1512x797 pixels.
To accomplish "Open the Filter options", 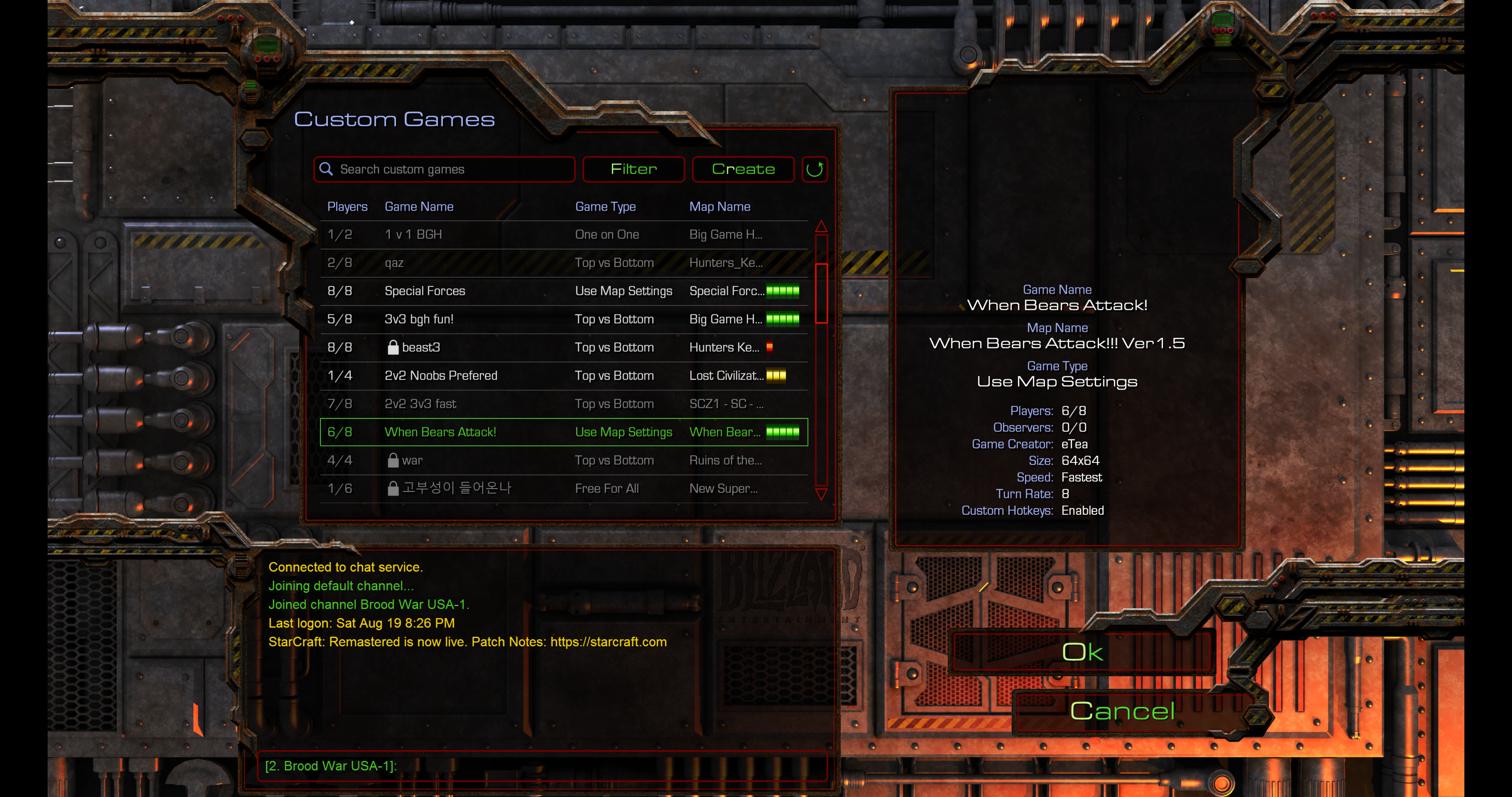I will point(633,170).
